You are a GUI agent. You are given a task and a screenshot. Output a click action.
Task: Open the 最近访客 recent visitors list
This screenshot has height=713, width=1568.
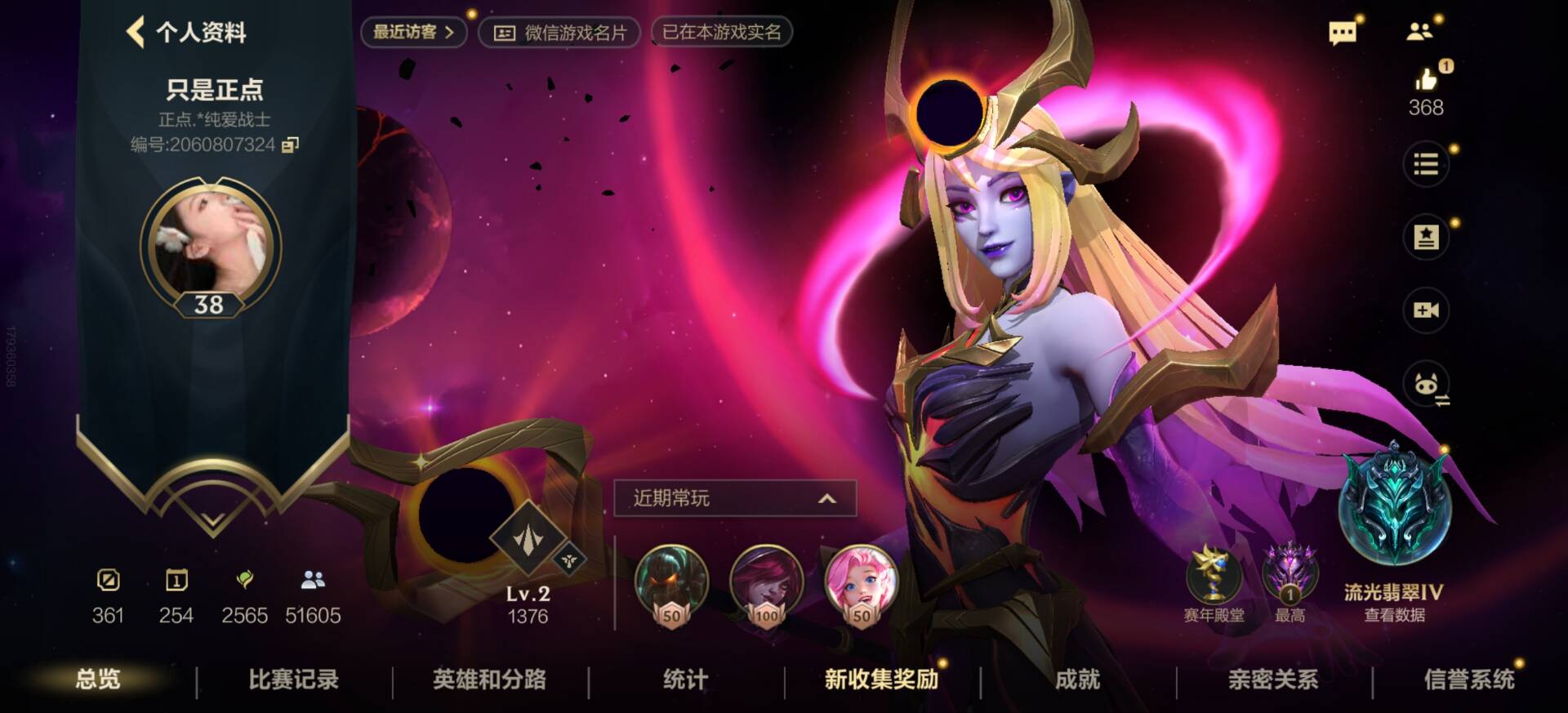pos(413,33)
